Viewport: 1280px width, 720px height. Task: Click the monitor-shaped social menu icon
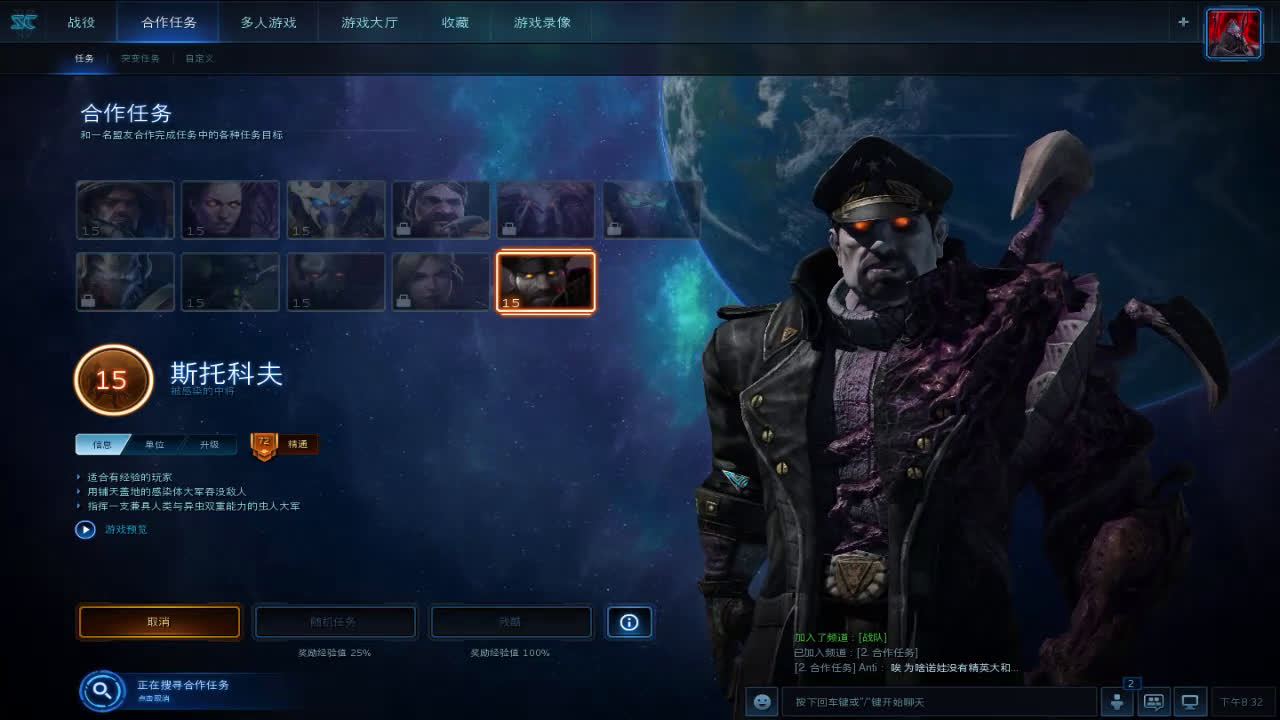[x=1188, y=701]
